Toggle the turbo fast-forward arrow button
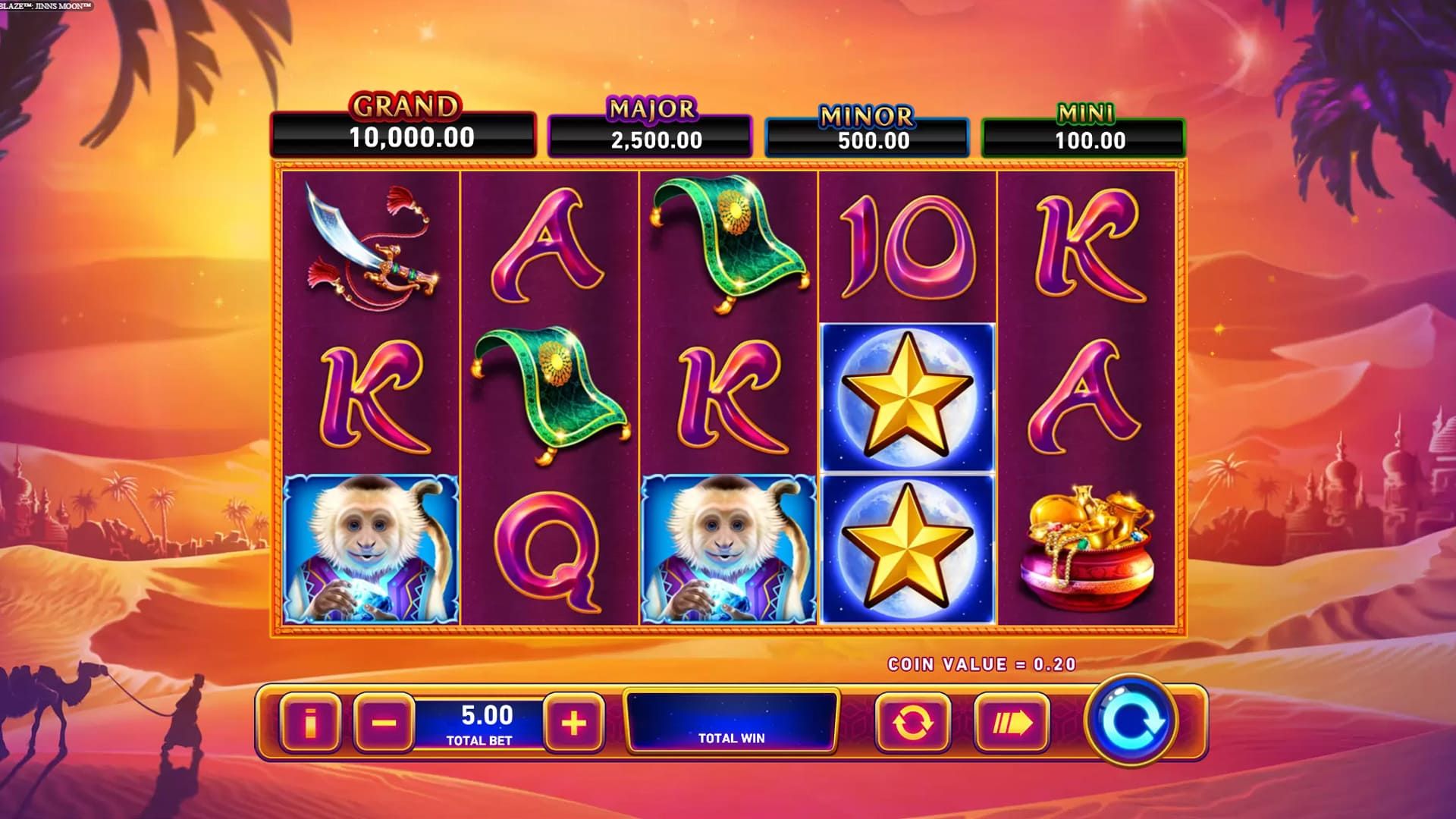This screenshot has width=1456, height=819. tap(1012, 723)
